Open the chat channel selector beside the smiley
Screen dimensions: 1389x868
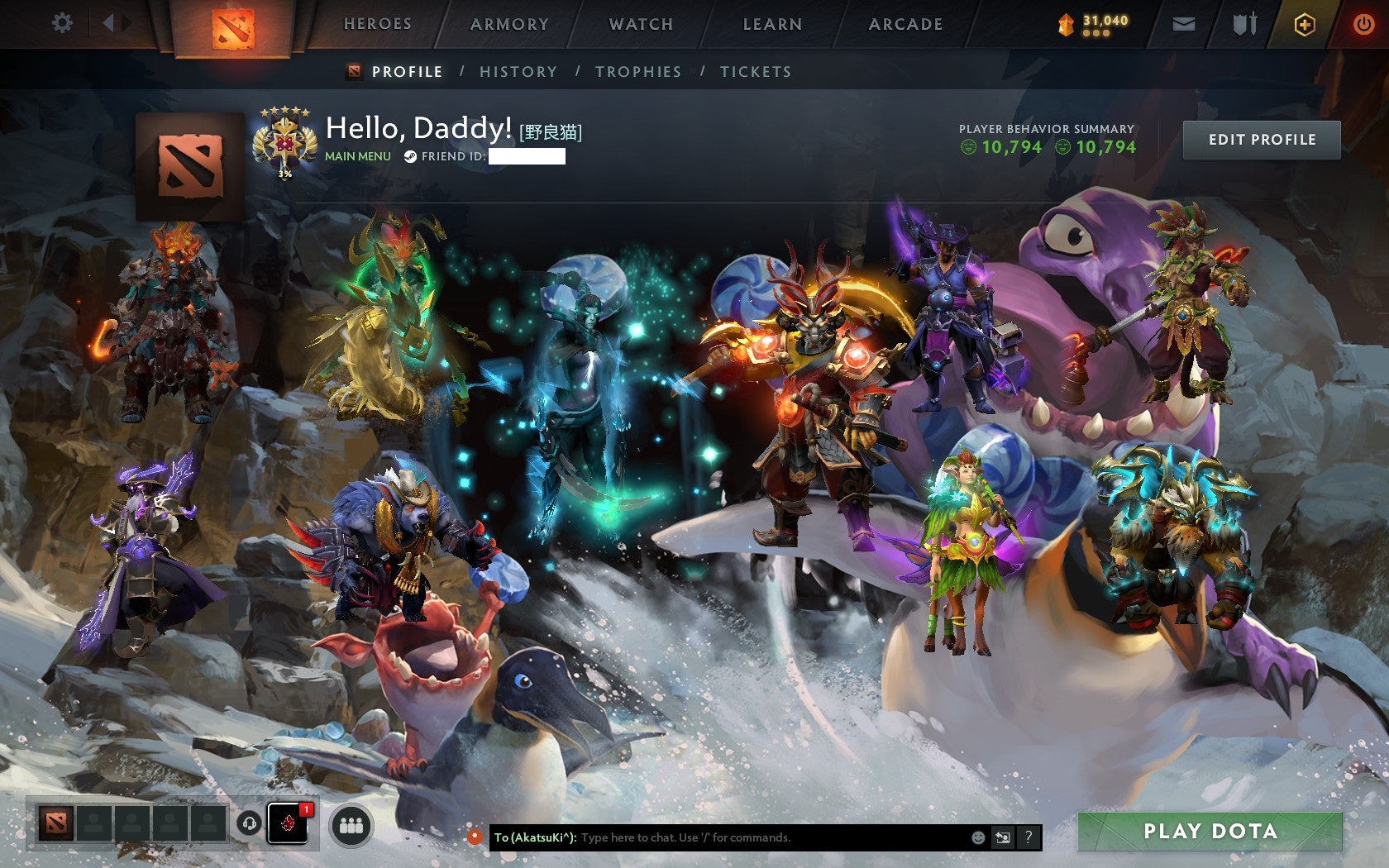point(1005,837)
